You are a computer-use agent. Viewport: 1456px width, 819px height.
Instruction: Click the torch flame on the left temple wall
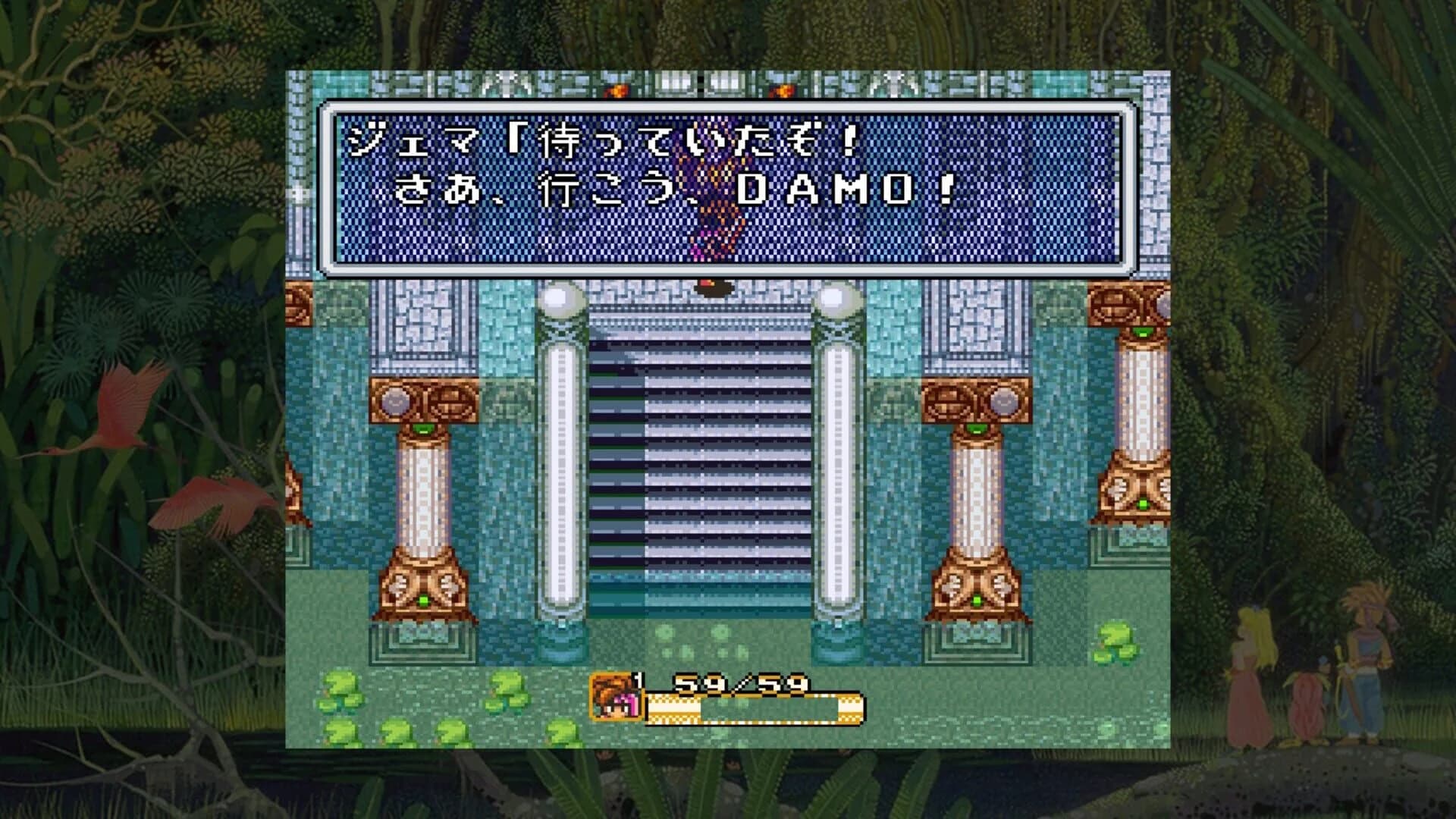pos(617,89)
